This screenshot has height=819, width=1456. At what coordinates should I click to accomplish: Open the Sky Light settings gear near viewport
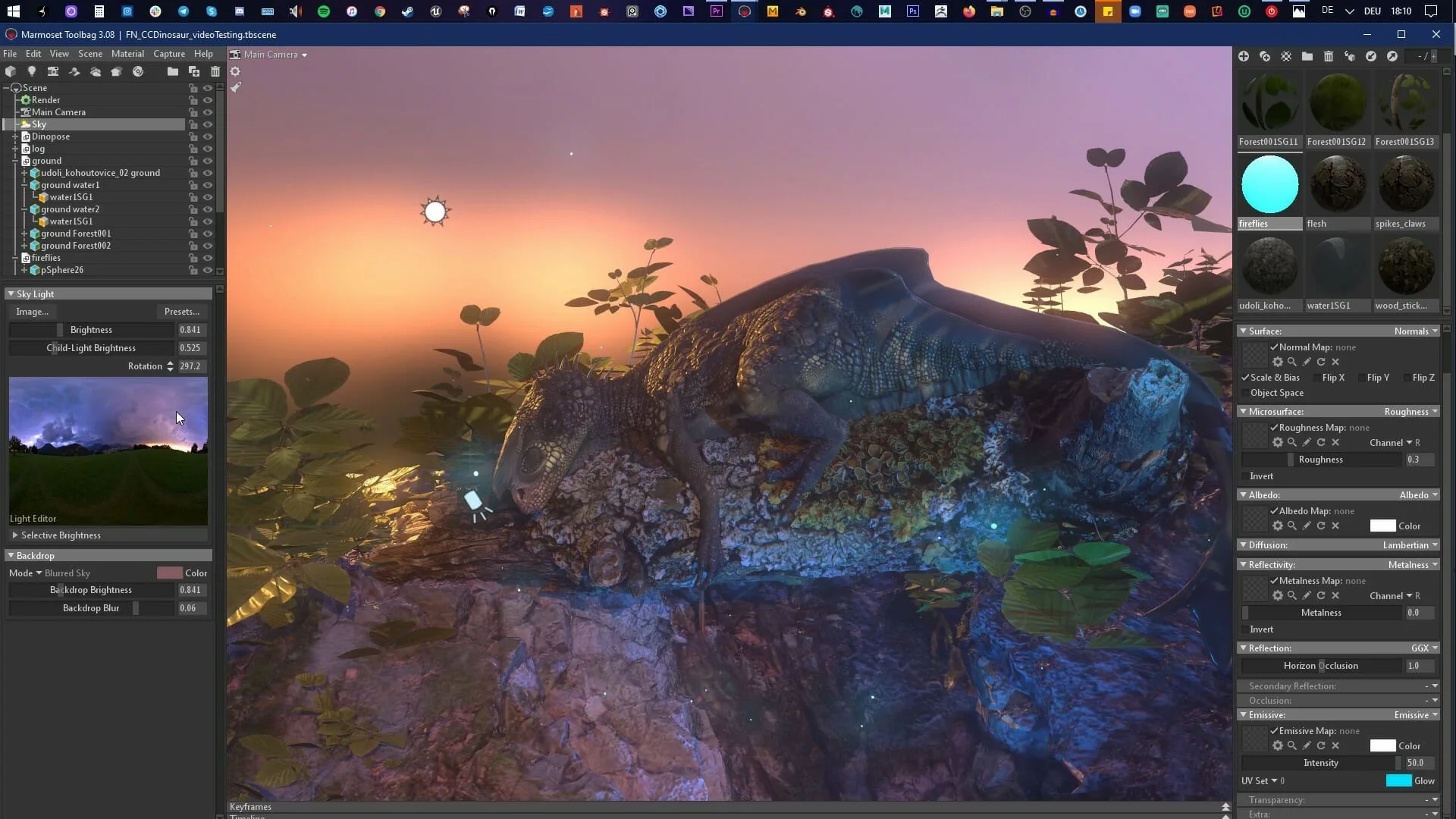[x=236, y=71]
